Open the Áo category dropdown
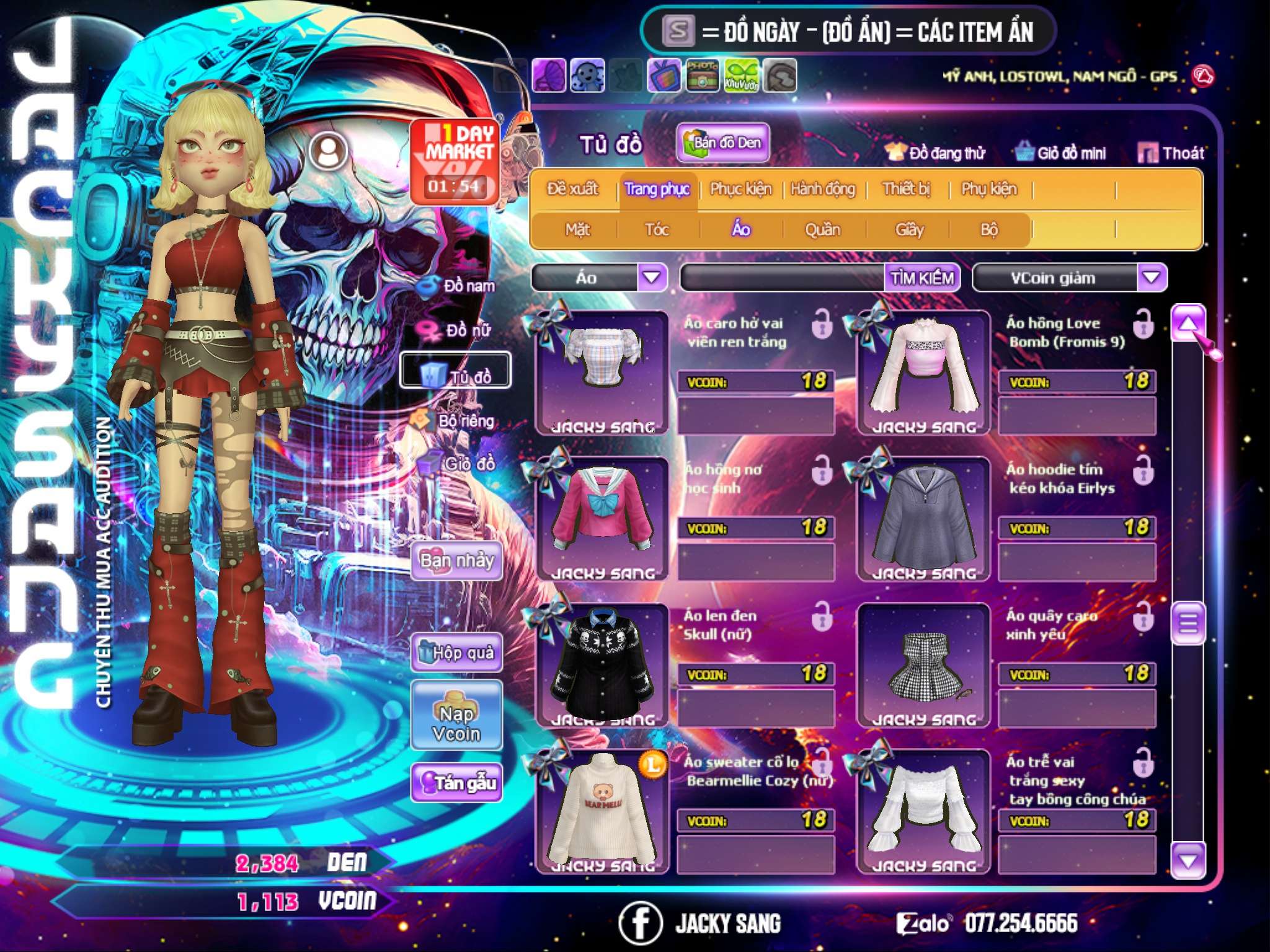 pyautogui.click(x=652, y=278)
